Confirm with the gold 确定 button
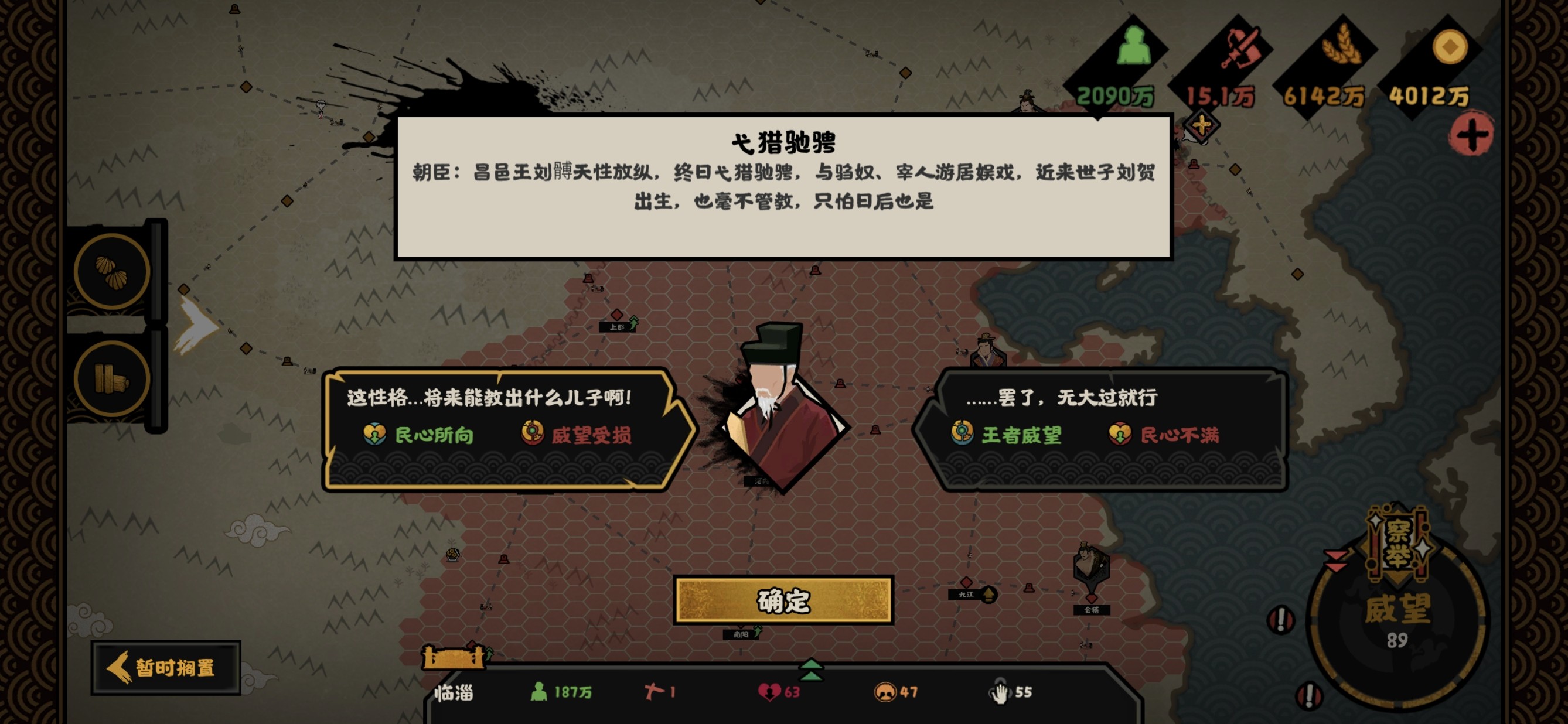Viewport: 1568px width, 724px height. (x=783, y=600)
